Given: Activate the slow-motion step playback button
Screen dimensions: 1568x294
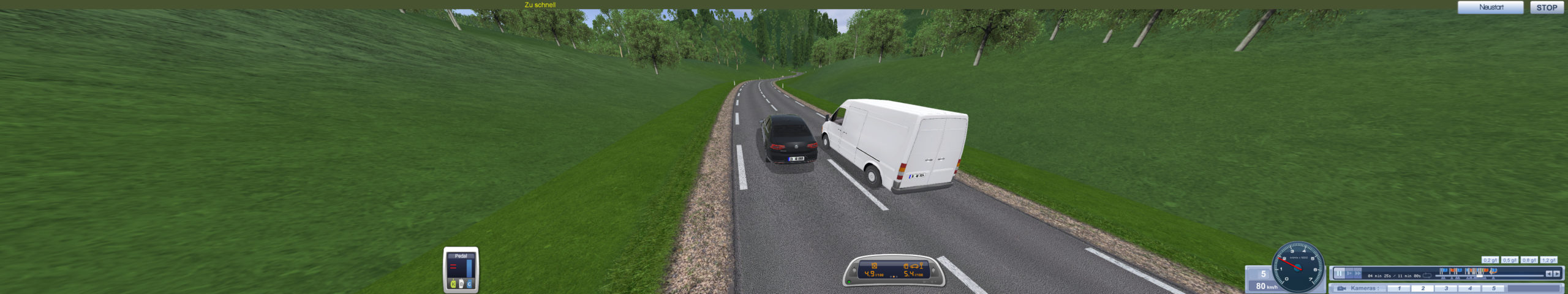Looking at the screenshot, I should tap(1349, 274).
